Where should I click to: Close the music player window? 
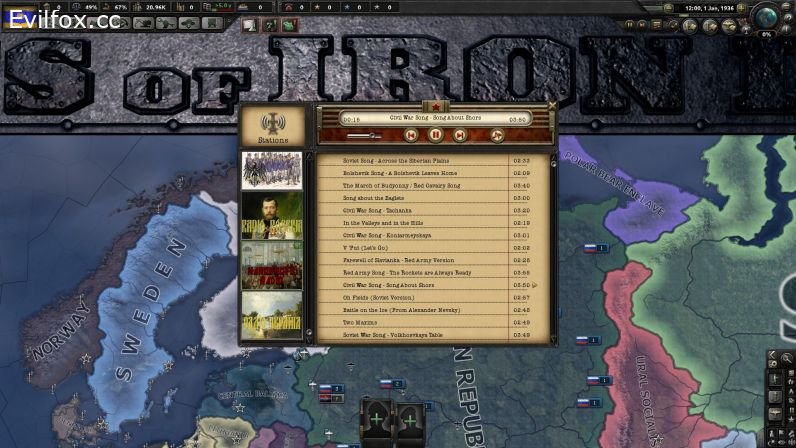(552, 104)
